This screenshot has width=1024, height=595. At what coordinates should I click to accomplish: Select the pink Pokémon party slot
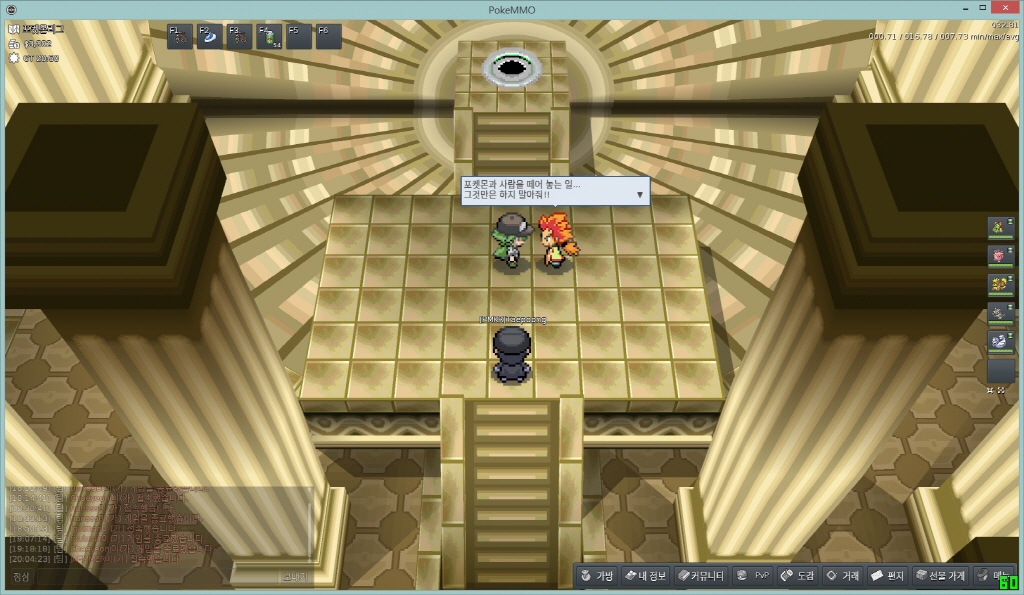click(x=1000, y=257)
